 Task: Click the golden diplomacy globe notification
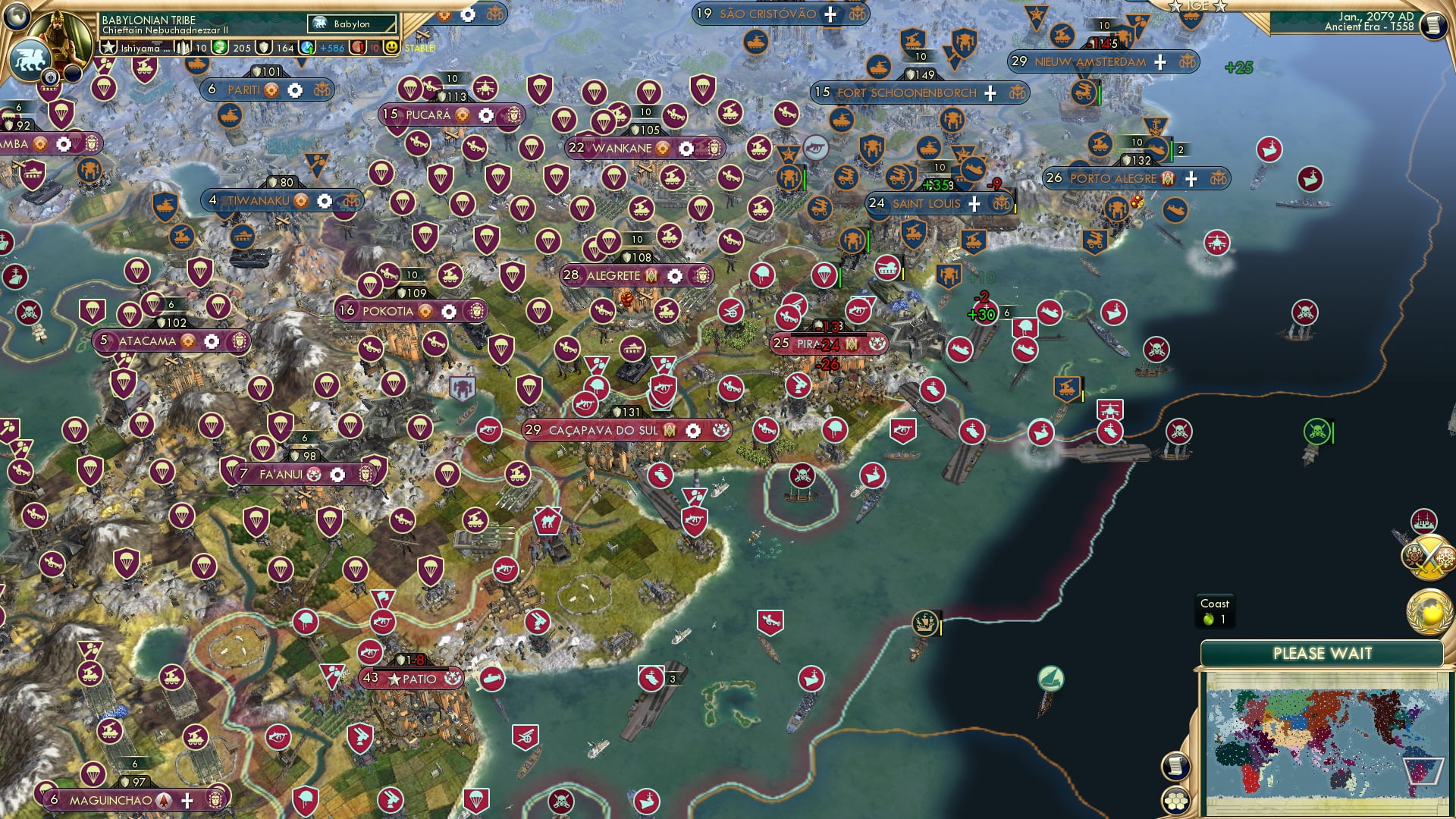[1429, 610]
